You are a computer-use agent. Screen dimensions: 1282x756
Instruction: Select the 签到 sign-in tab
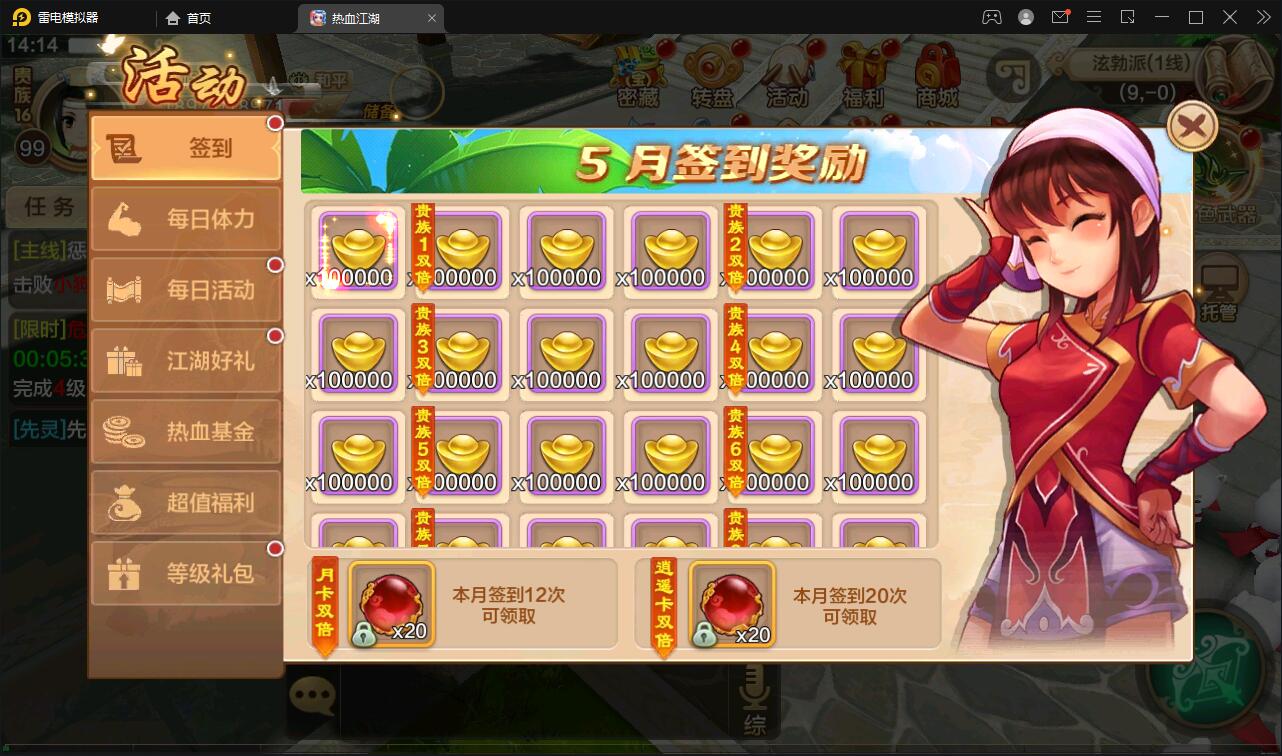185,147
